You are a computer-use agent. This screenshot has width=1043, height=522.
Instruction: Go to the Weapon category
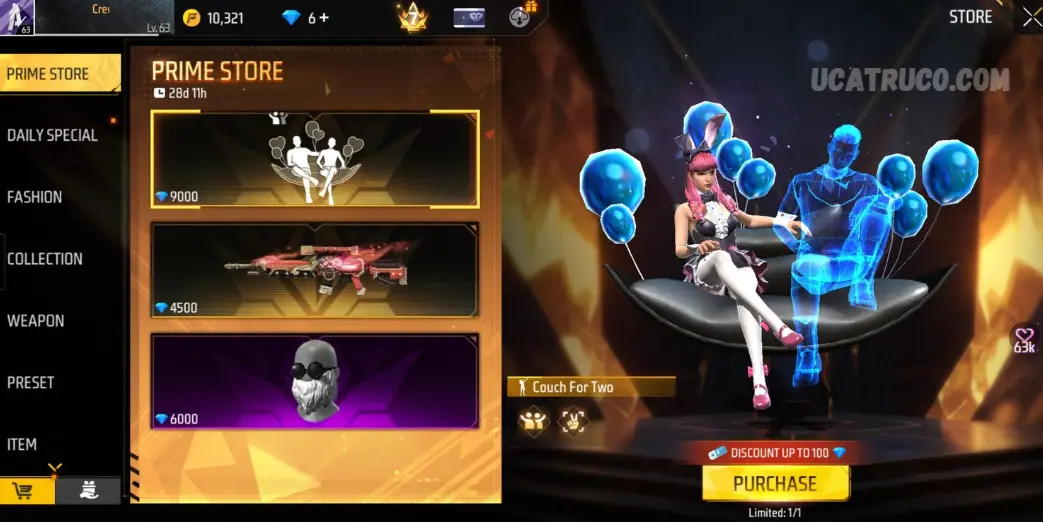point(36,321)
